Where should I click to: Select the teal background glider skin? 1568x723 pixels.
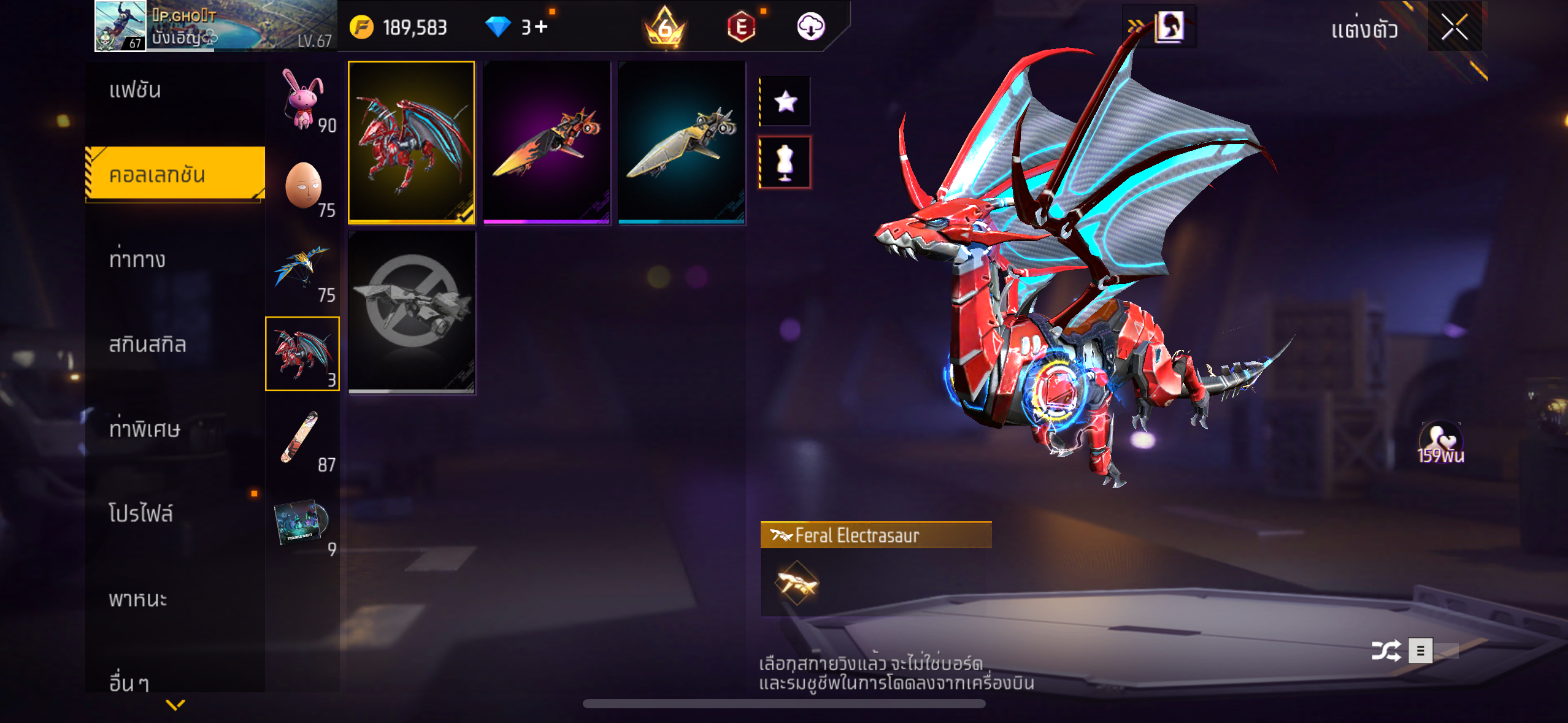tap(682, 142)
